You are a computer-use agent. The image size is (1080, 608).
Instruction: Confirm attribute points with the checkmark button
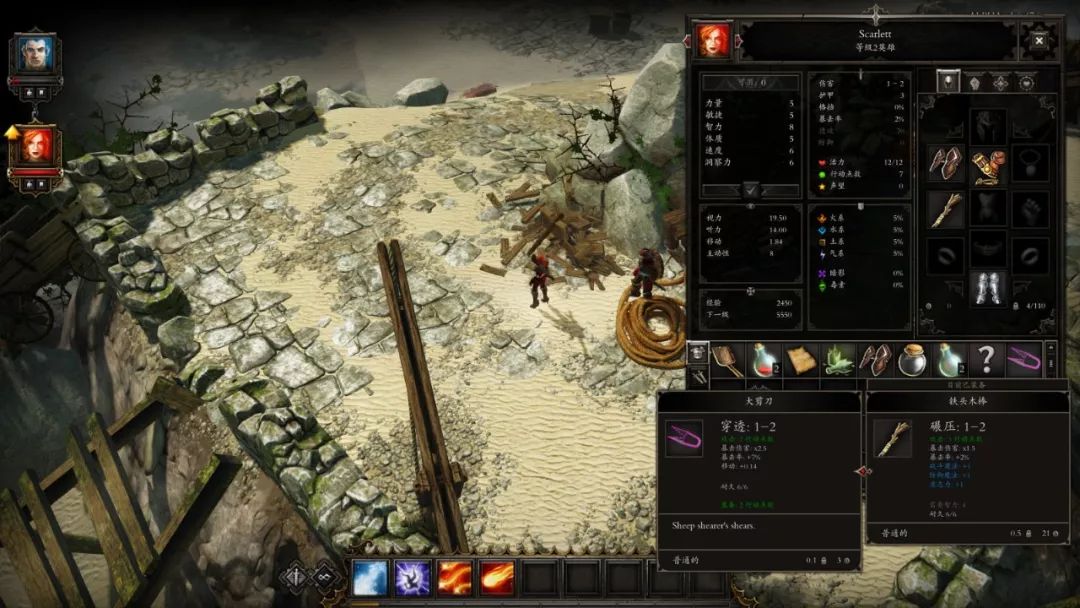pos(751,189)
